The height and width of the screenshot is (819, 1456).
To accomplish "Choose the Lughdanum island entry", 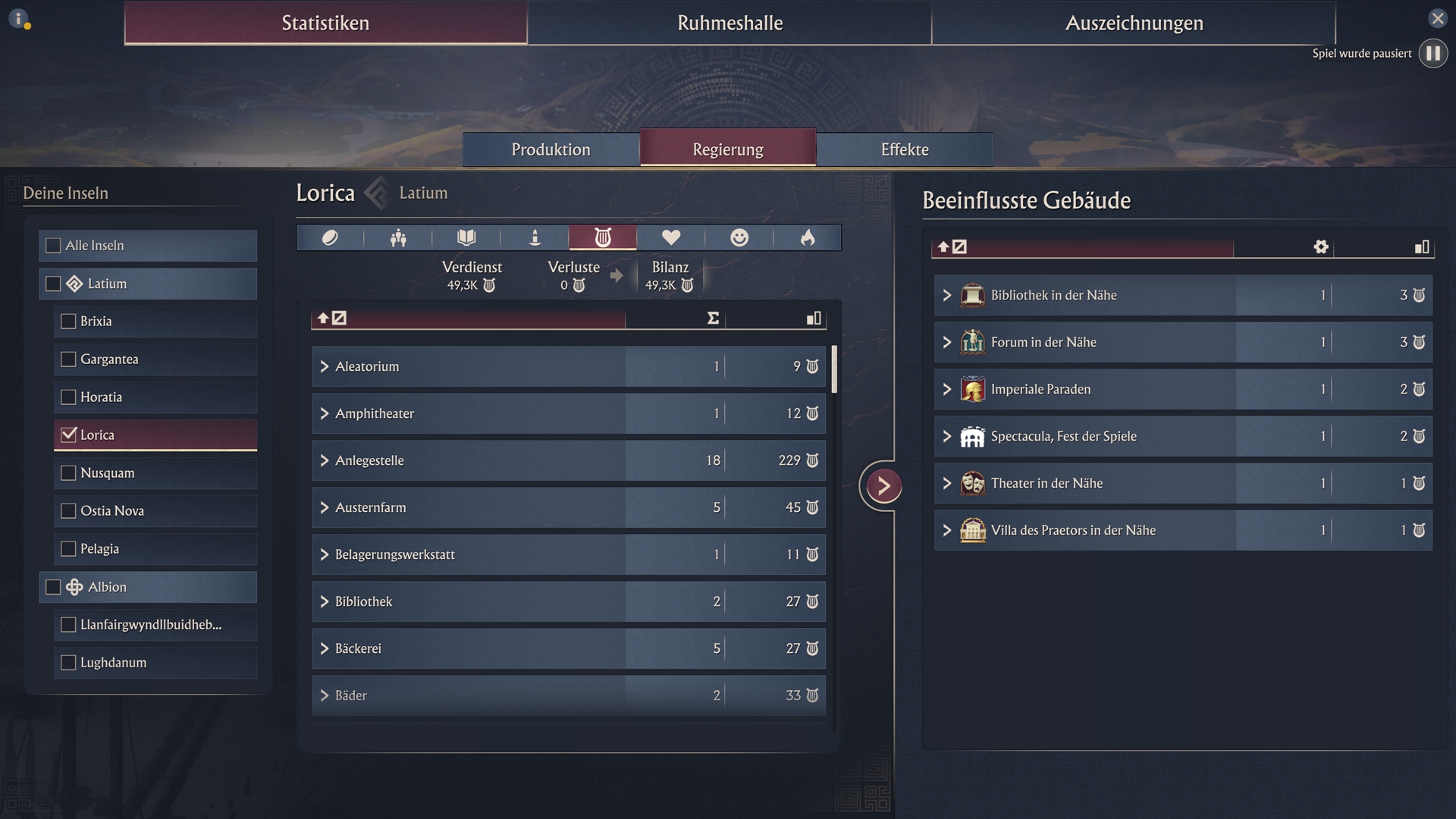I will 69,663.
